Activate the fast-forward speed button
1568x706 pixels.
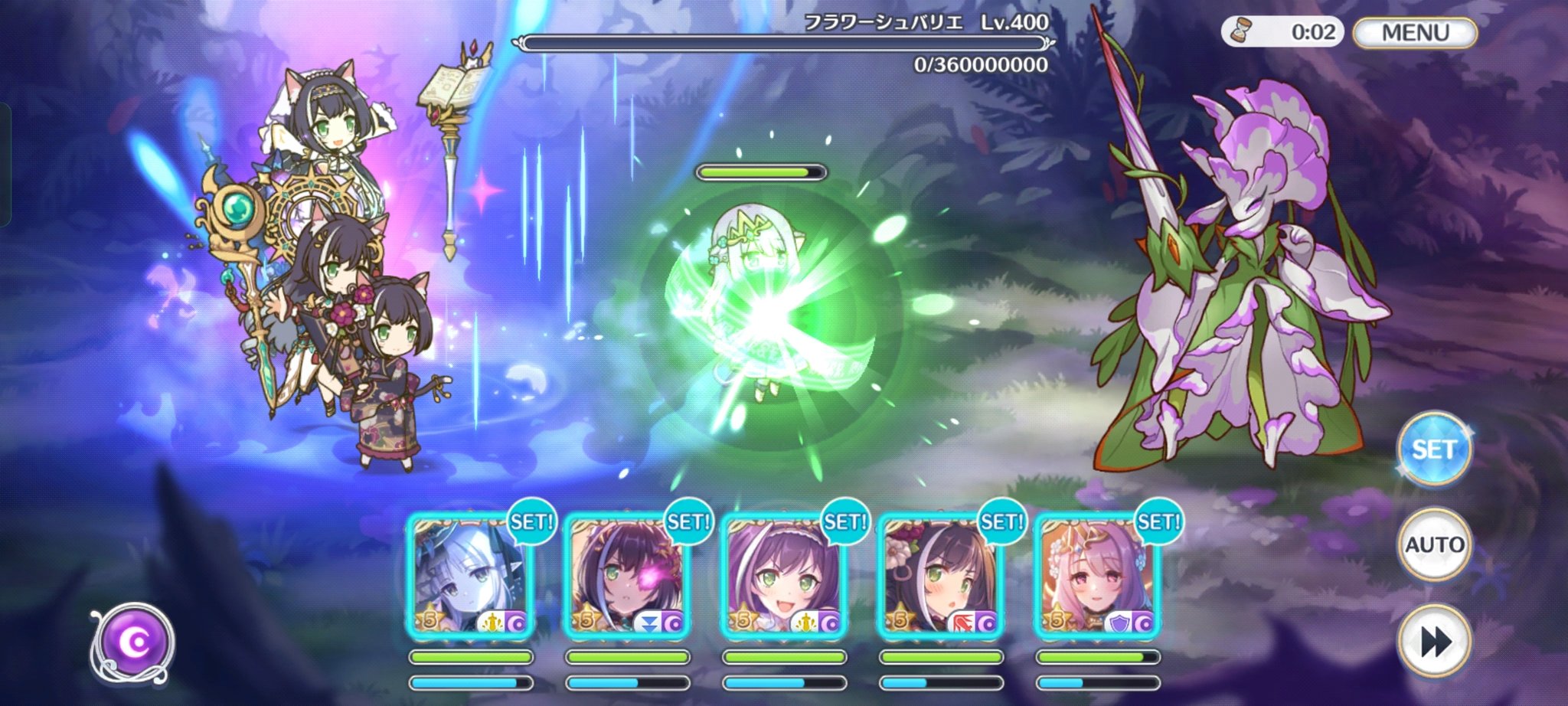(1433, 641)
